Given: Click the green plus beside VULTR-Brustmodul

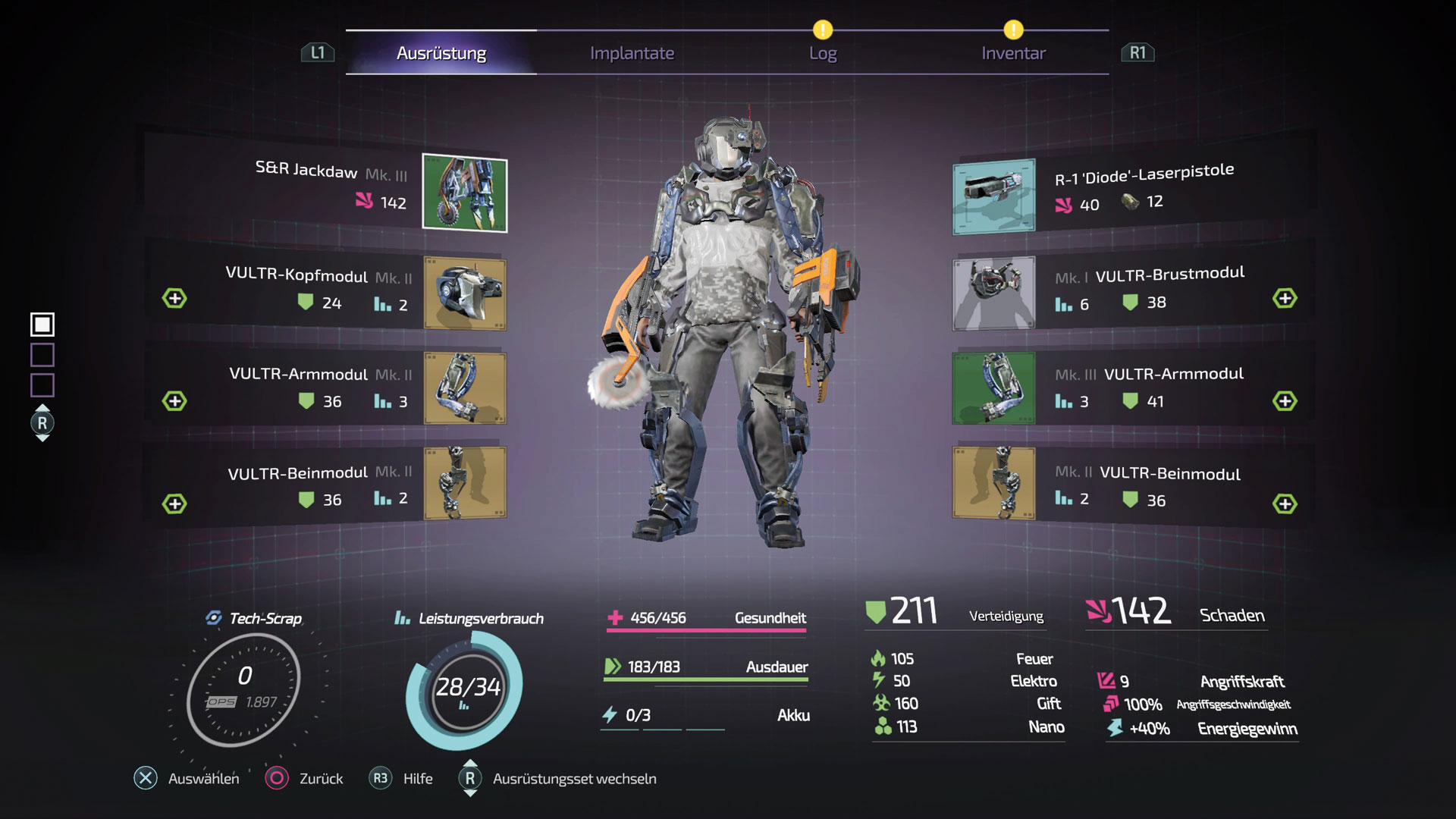Looking at the screenshot, I should 1285,298.
